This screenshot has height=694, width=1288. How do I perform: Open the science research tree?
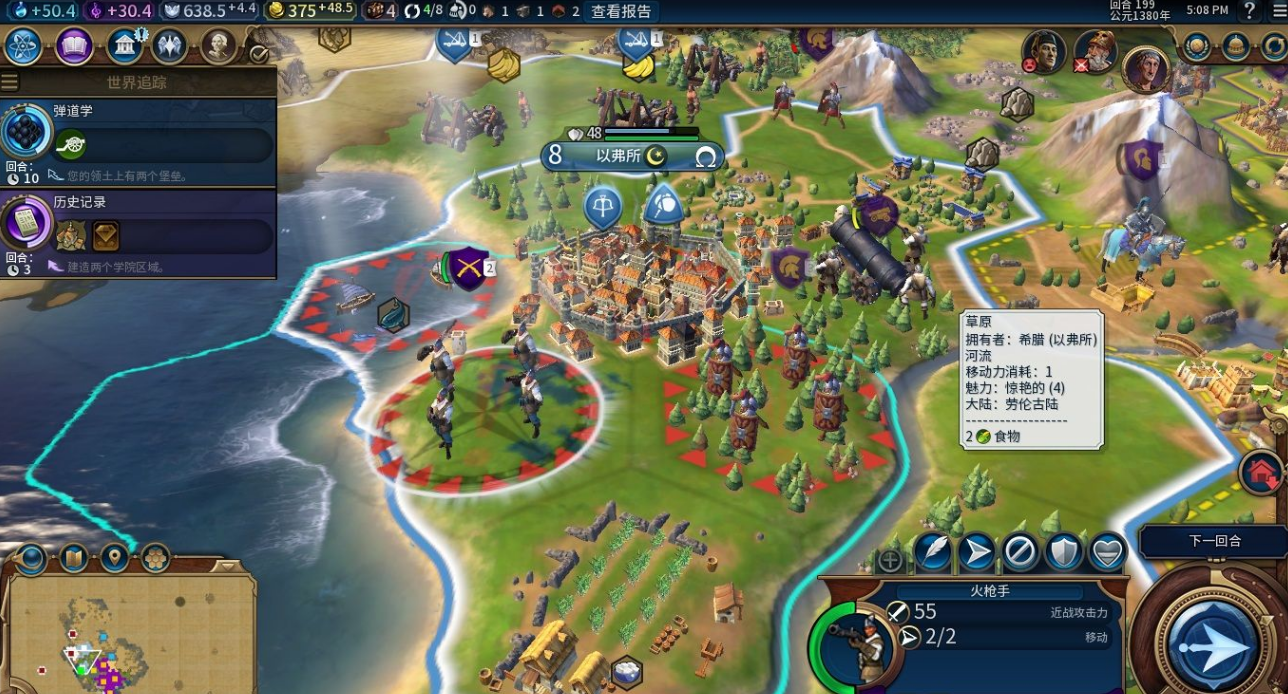tap(22, 46)
